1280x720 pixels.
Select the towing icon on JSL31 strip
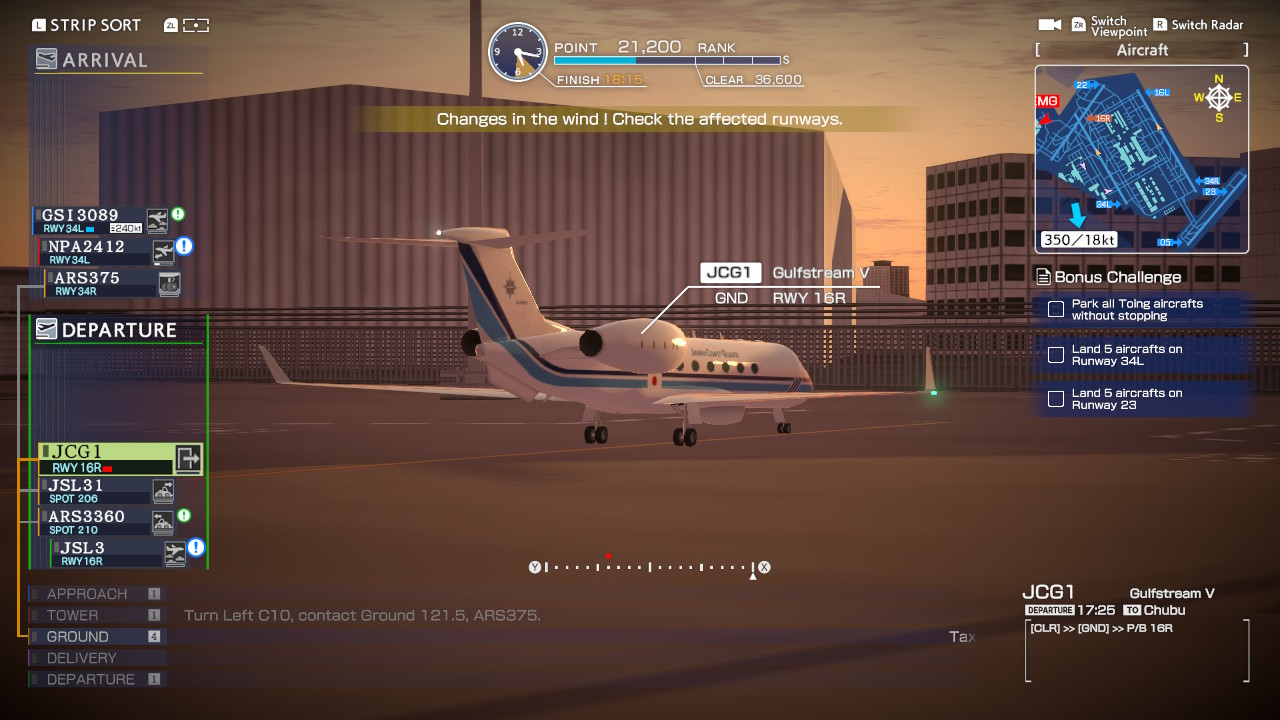point(163,490)
